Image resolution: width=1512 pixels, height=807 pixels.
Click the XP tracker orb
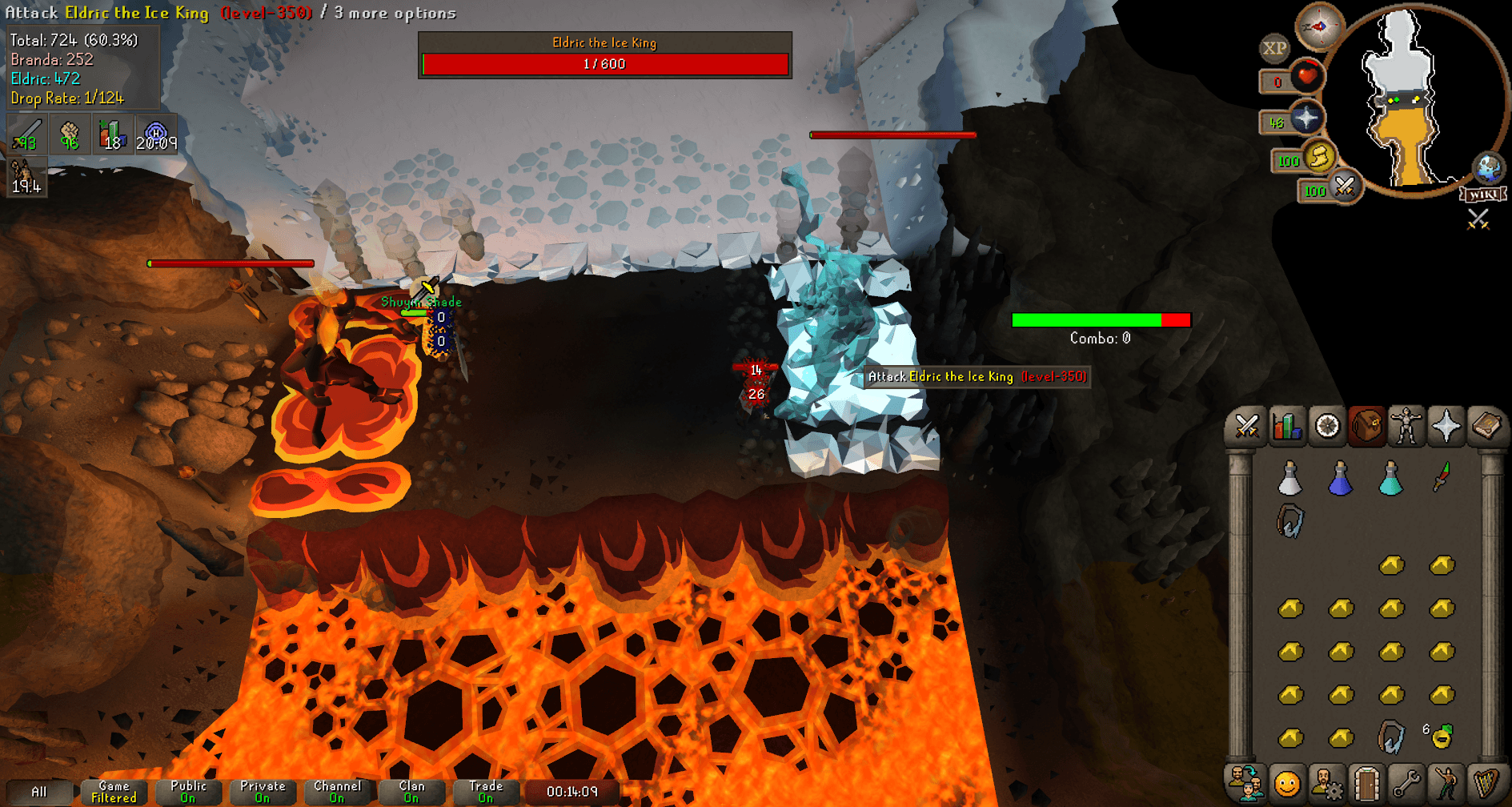(x=1274, y=48)
